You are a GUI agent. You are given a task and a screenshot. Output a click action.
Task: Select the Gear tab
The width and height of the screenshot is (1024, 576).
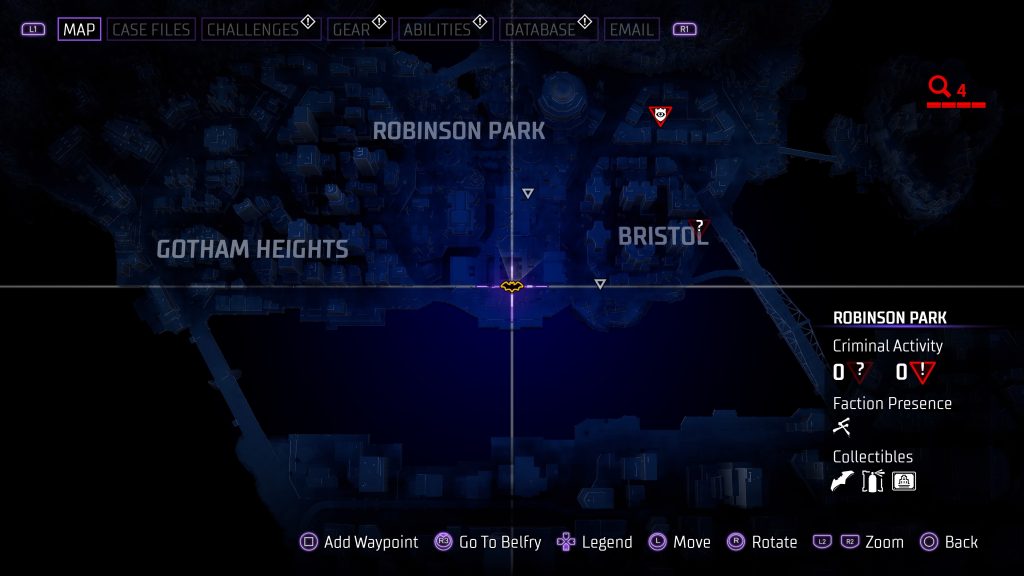tap(351, 29)
